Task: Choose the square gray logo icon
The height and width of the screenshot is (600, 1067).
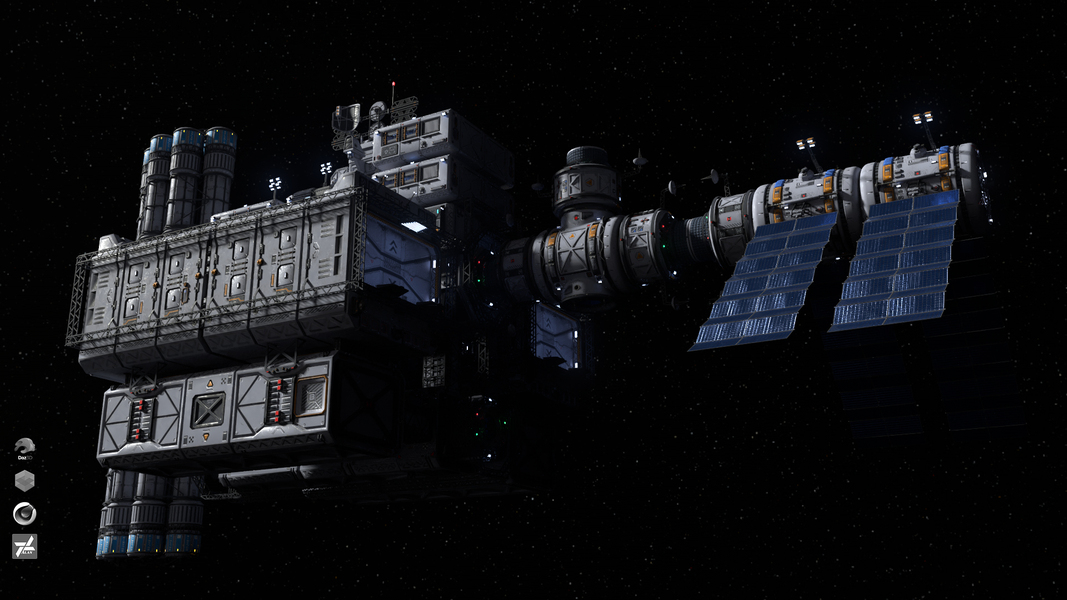Action: (25, 546)
